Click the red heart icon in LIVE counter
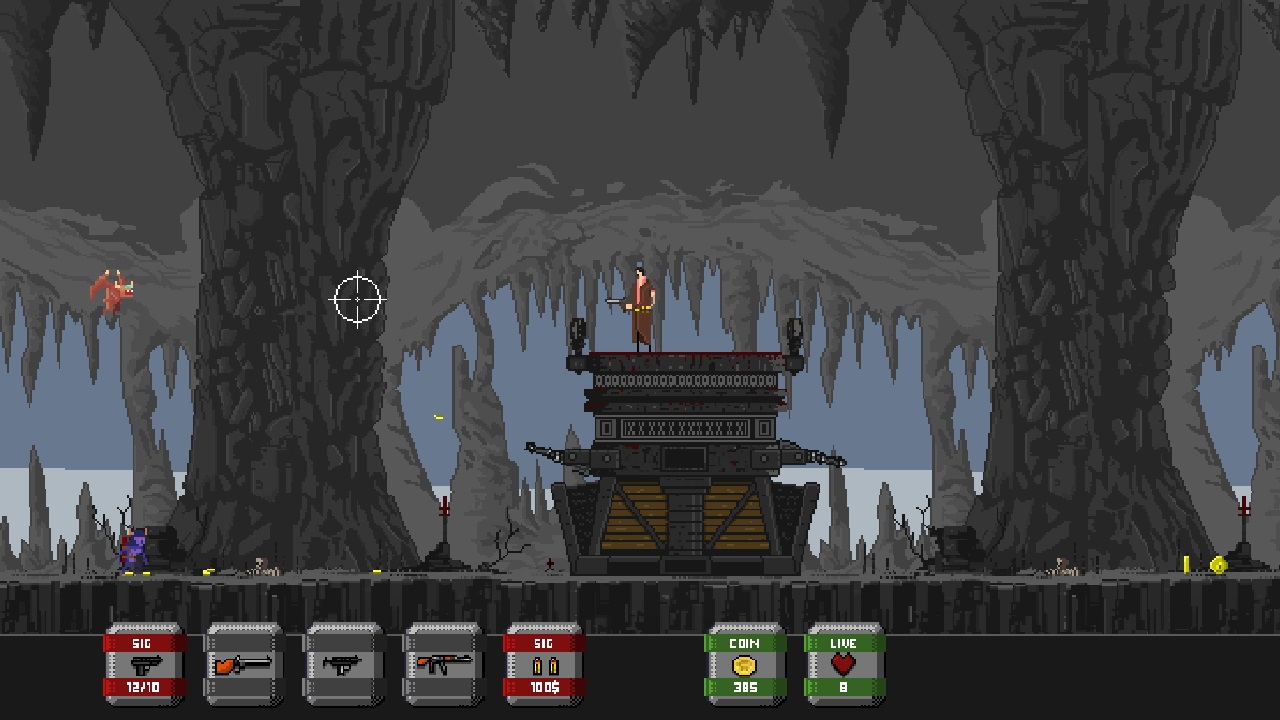This screenshot has width=1280, height=720. [845, 662]
